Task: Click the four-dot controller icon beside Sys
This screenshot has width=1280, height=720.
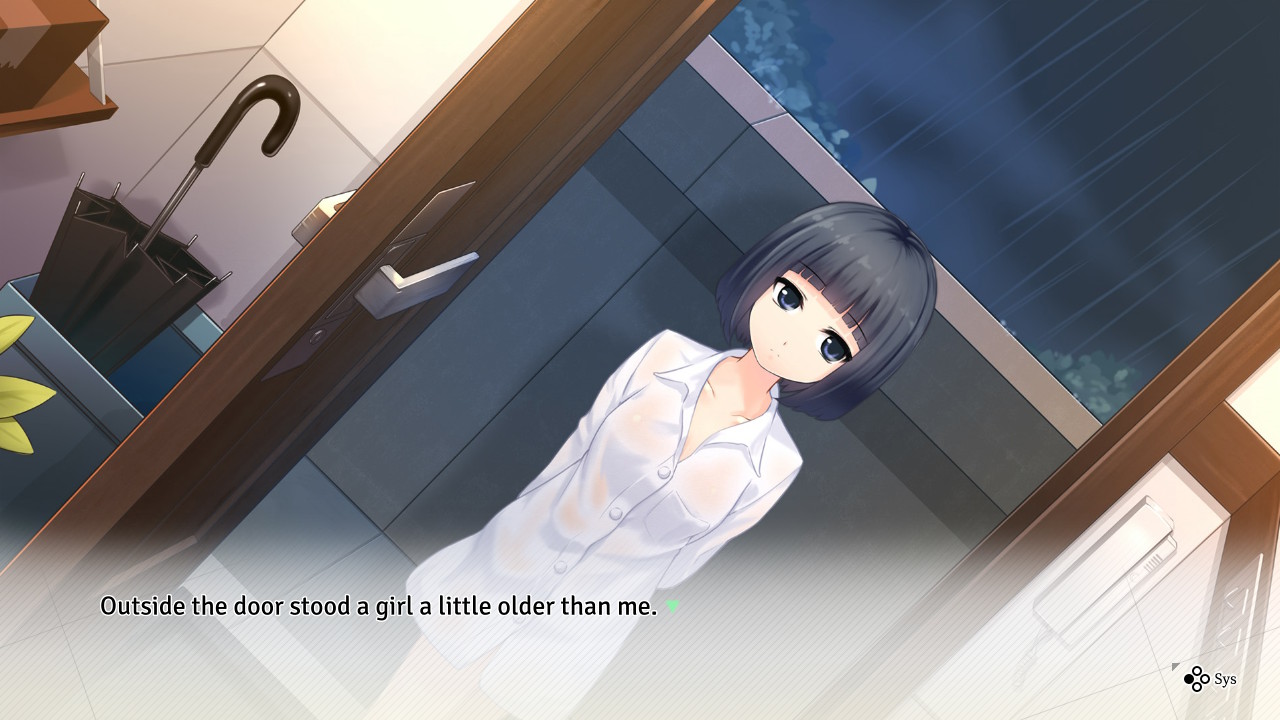Action: click(x=1196, y=679)
